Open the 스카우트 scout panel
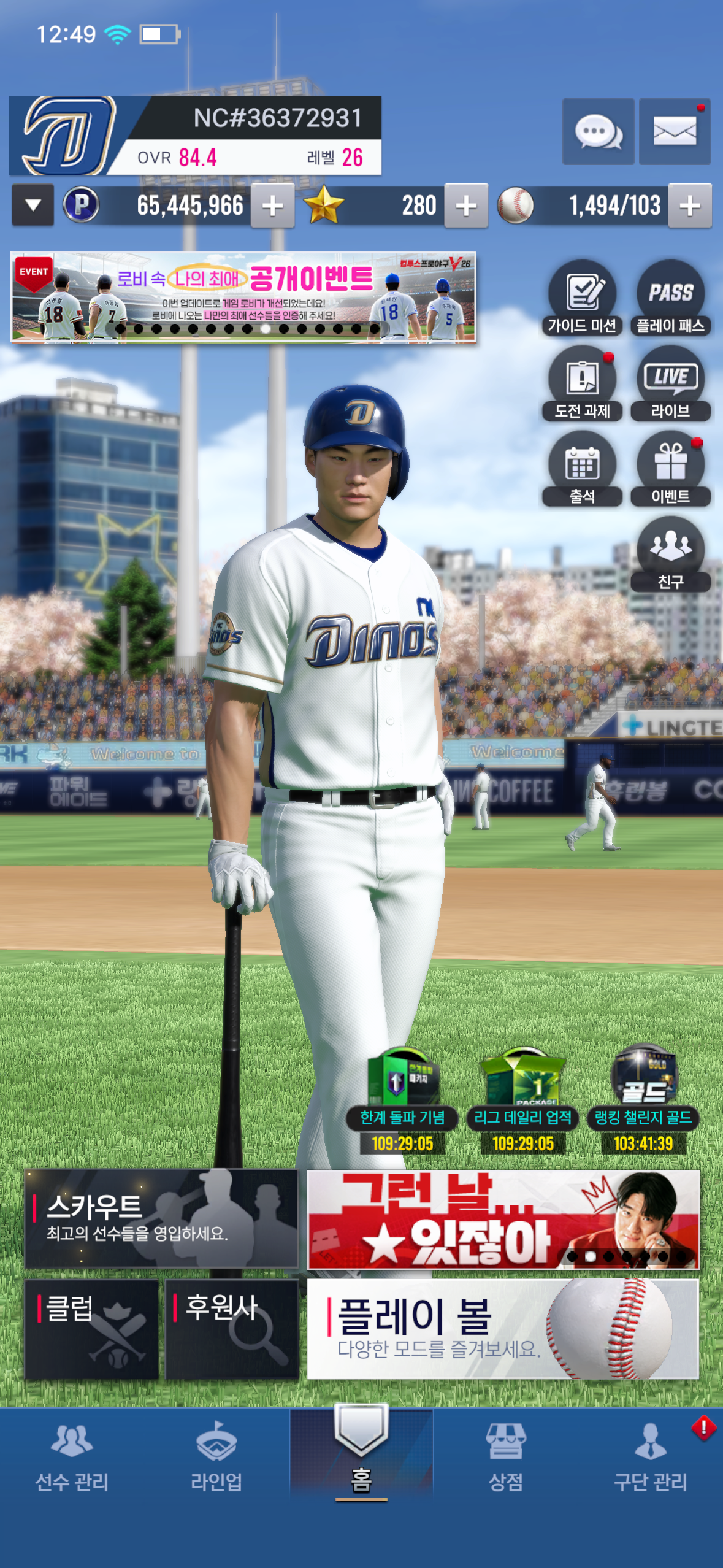Viewport: 723px width, 1568px height. [161, 1218]
